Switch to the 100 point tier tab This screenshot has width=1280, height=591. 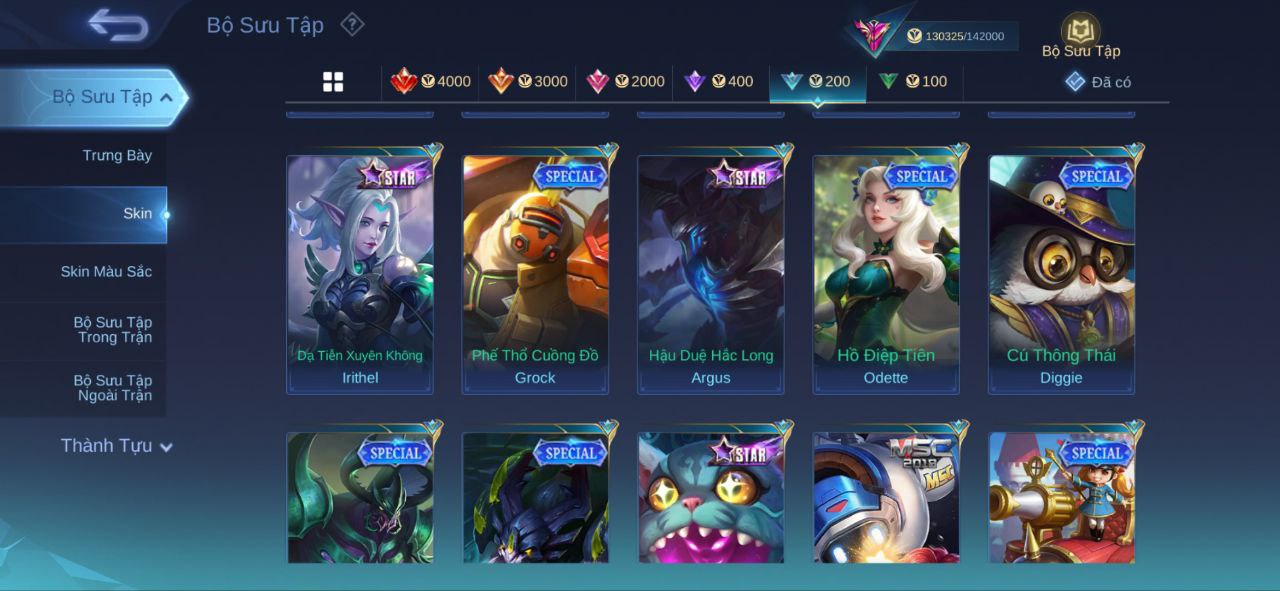[913, 82]
